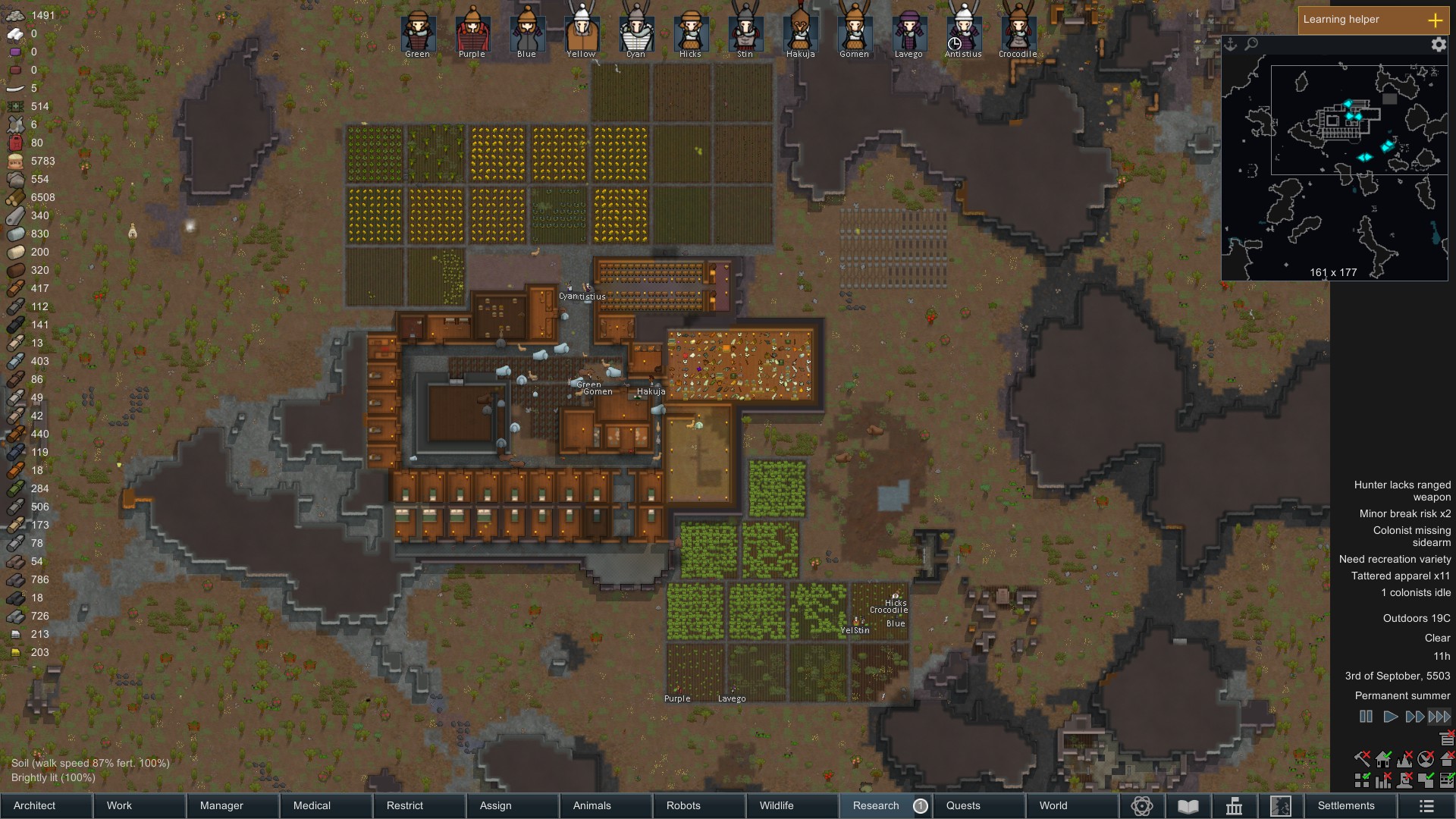This screenshot has width=1456, height=819.
Task: Toggle zone visibility via the squares icon
Action: pyautogui.click(x=1361, y=780)
